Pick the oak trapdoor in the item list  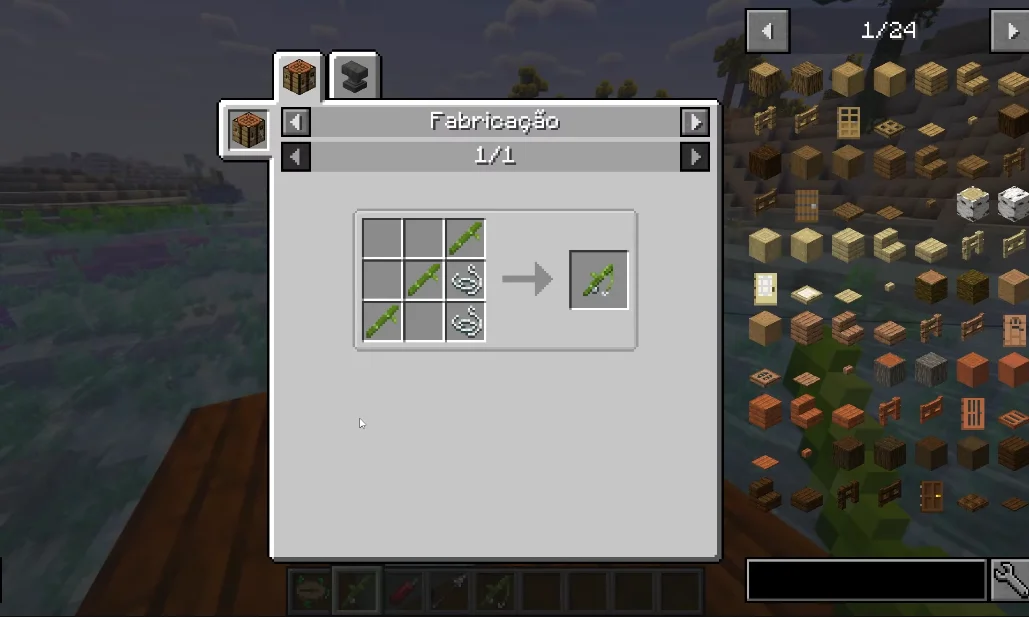click(x=889, y=128)
